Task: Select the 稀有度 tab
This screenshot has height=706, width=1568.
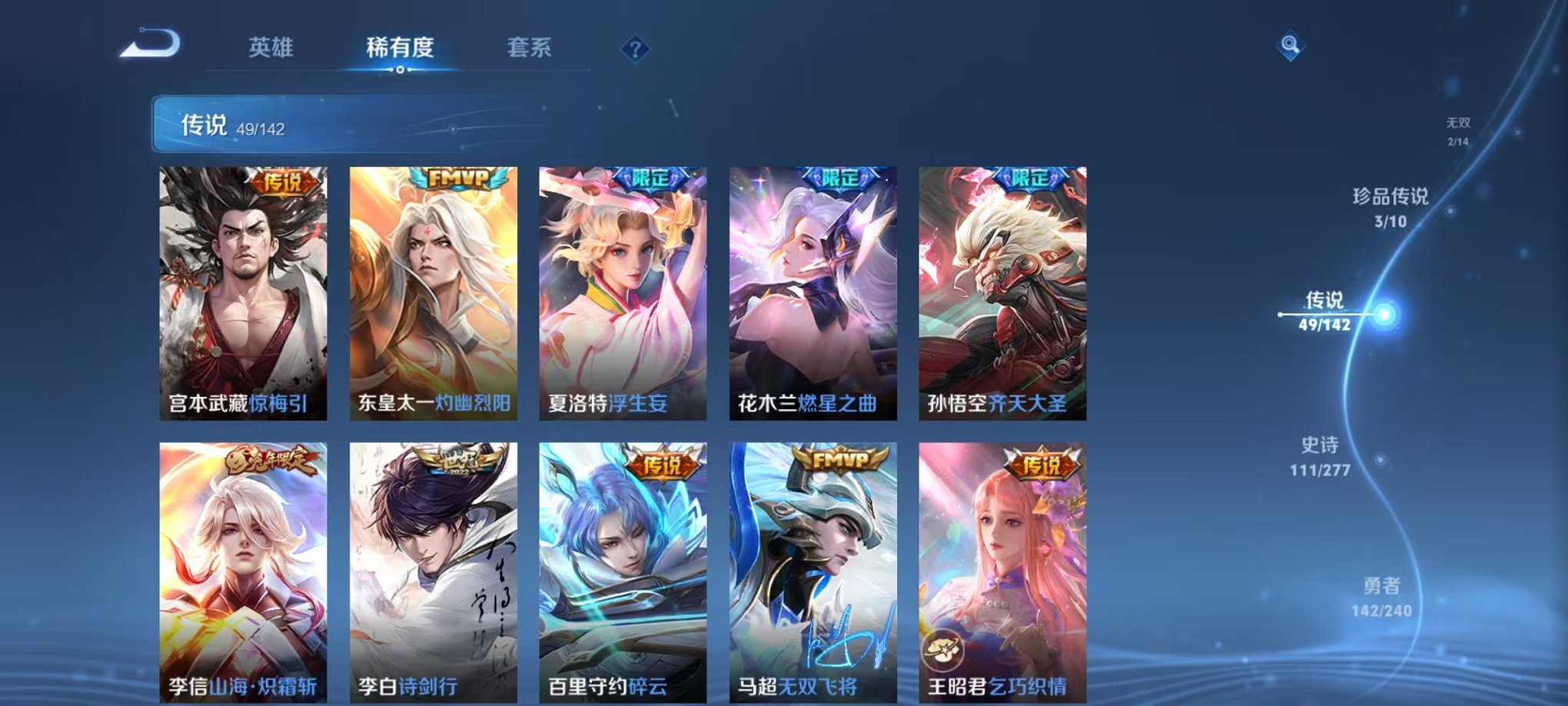Action: click(400, 48)
